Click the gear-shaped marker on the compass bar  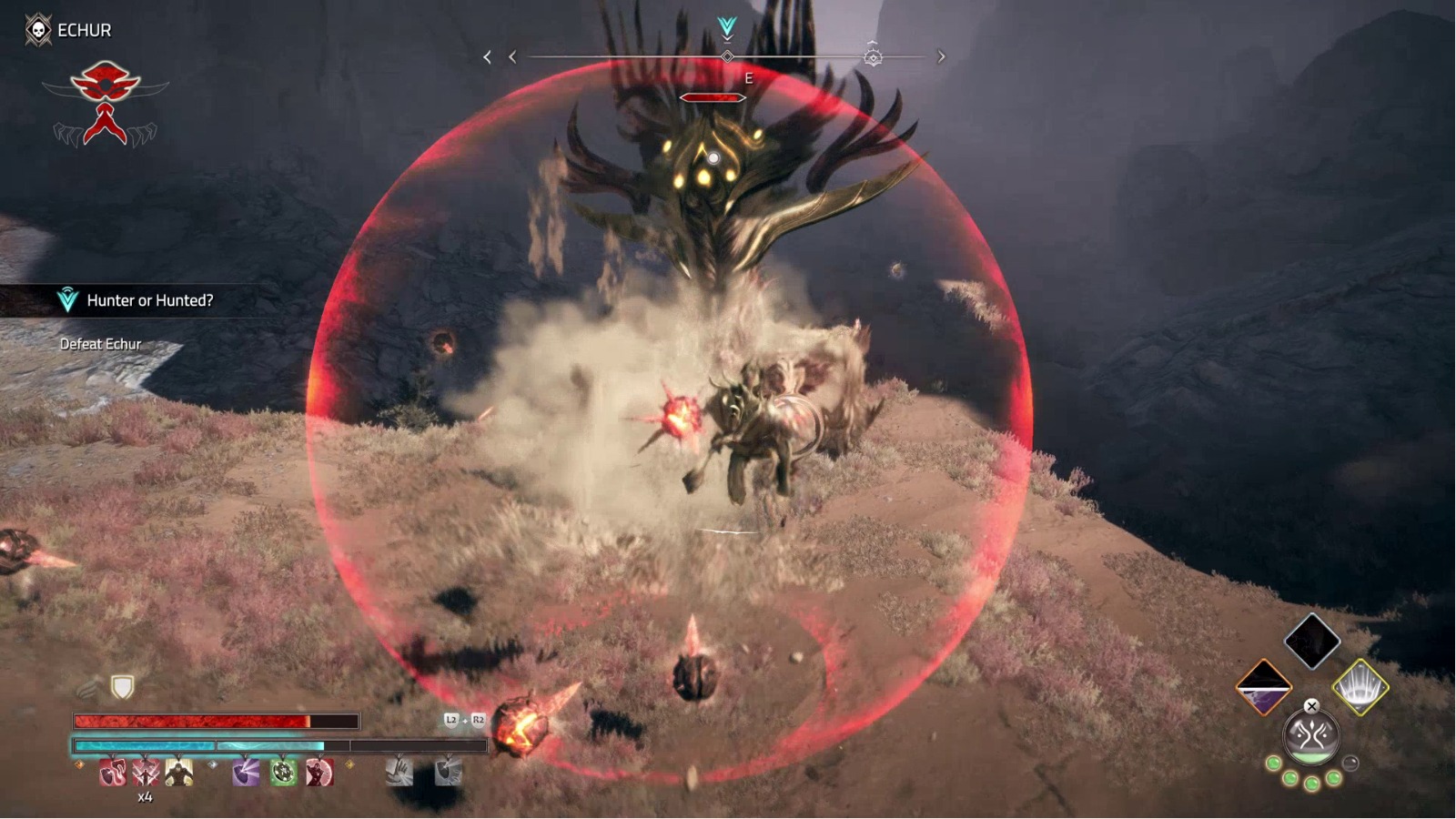pos(873,56)
